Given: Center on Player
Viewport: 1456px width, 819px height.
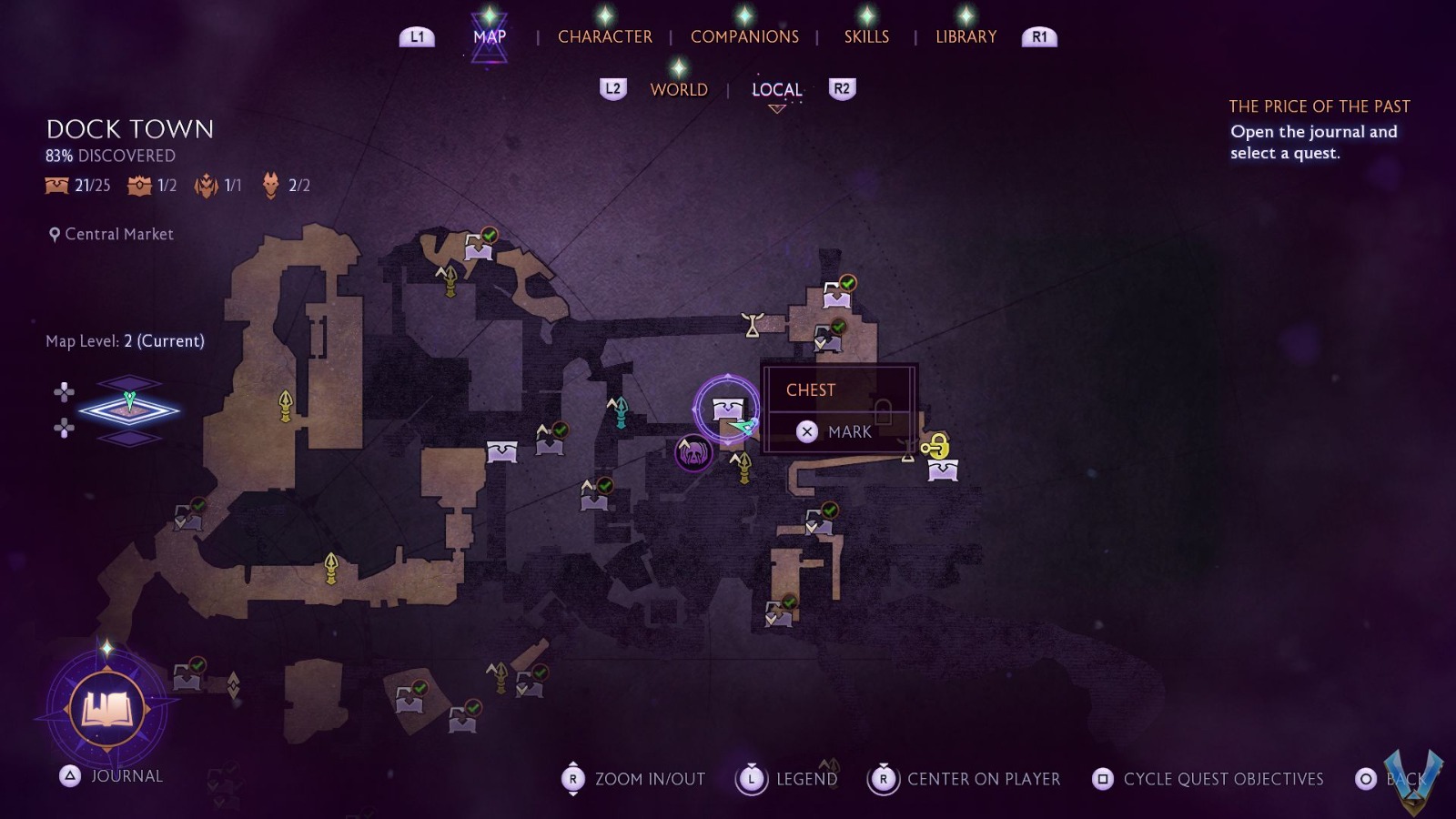Looking at the screenshot, I should pos(966,779).
